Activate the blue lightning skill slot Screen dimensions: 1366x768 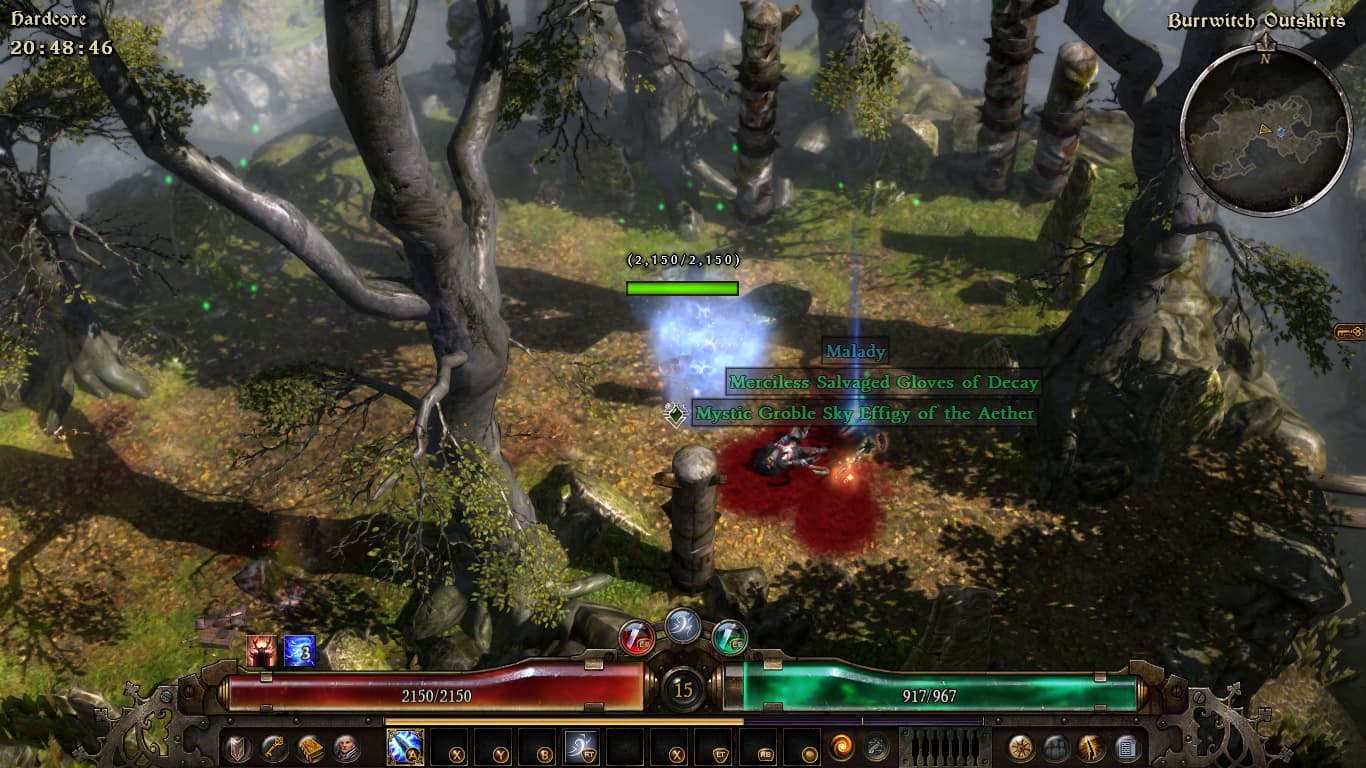point(405,747)
